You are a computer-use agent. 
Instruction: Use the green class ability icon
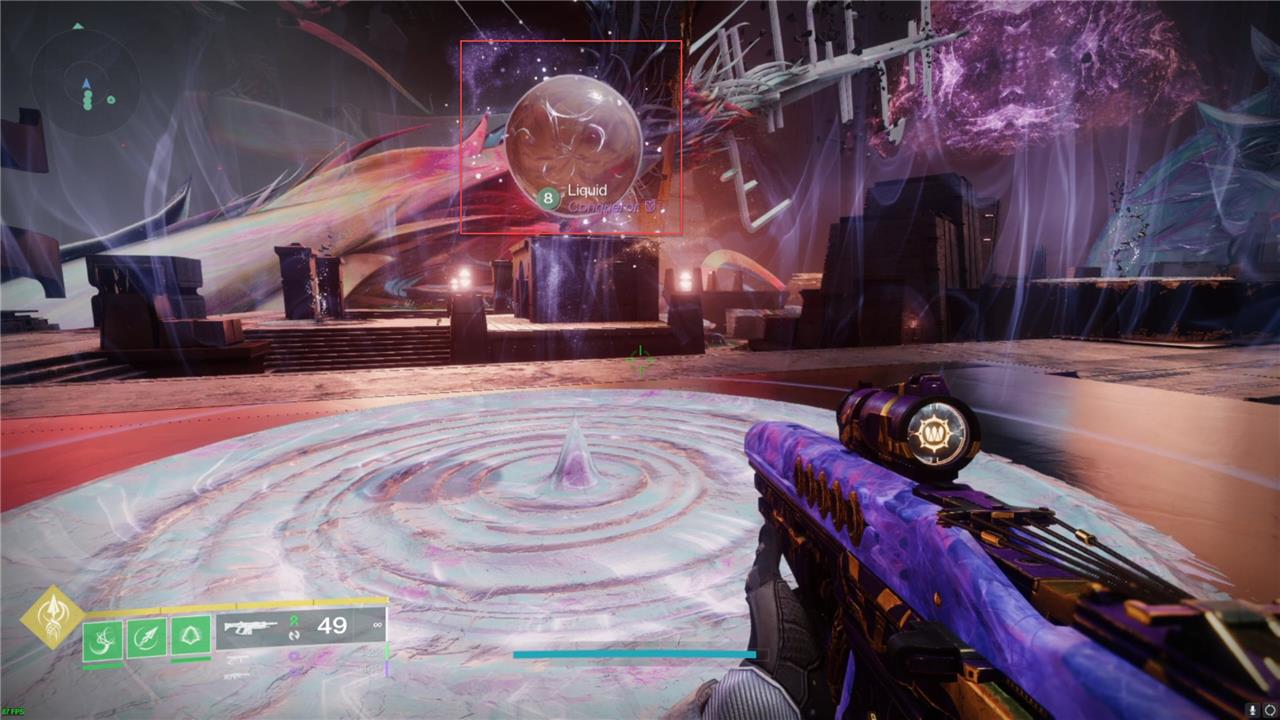(190, 636)
